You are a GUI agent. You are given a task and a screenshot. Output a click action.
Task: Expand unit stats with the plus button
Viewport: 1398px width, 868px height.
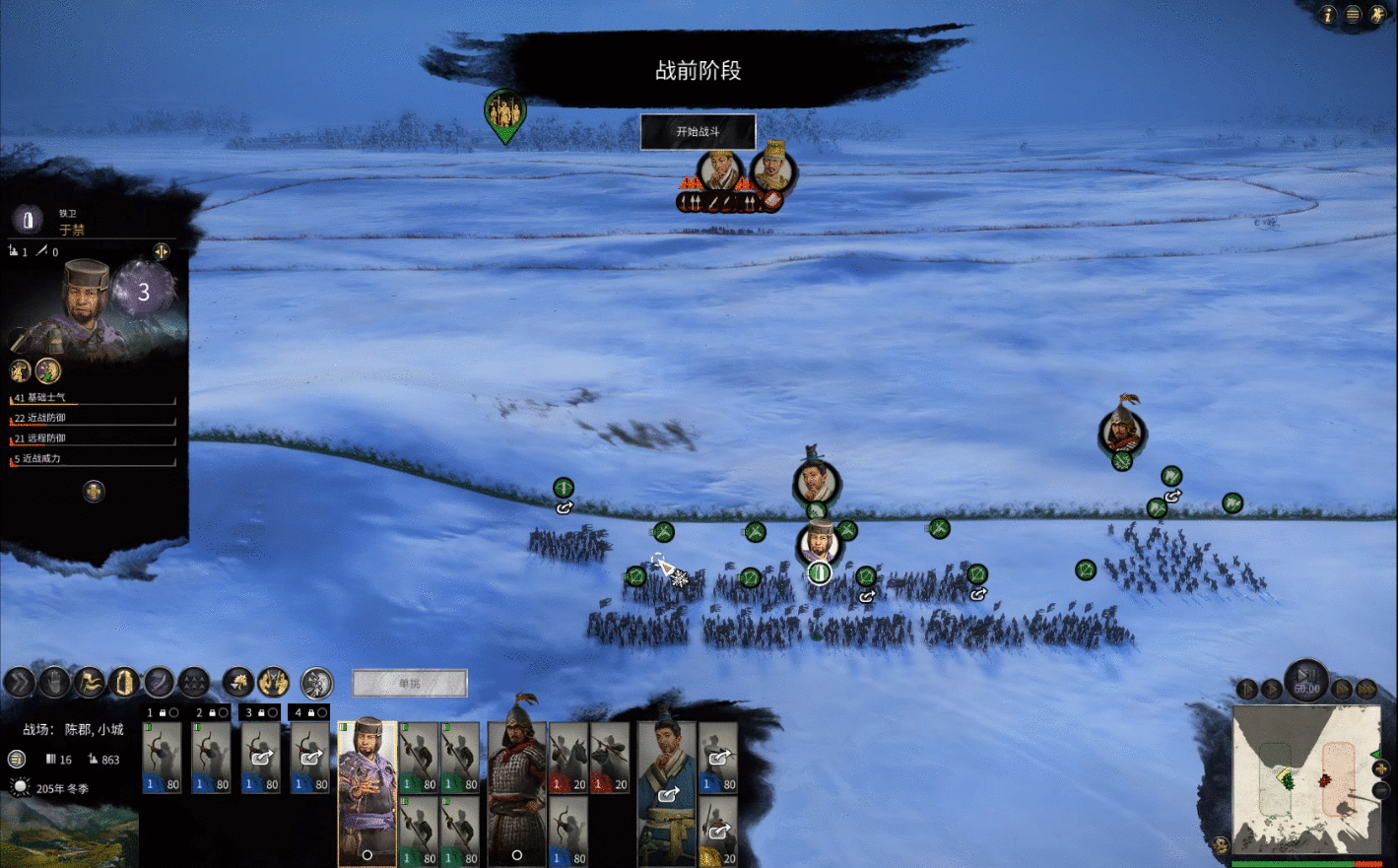[x=94, y=491]
